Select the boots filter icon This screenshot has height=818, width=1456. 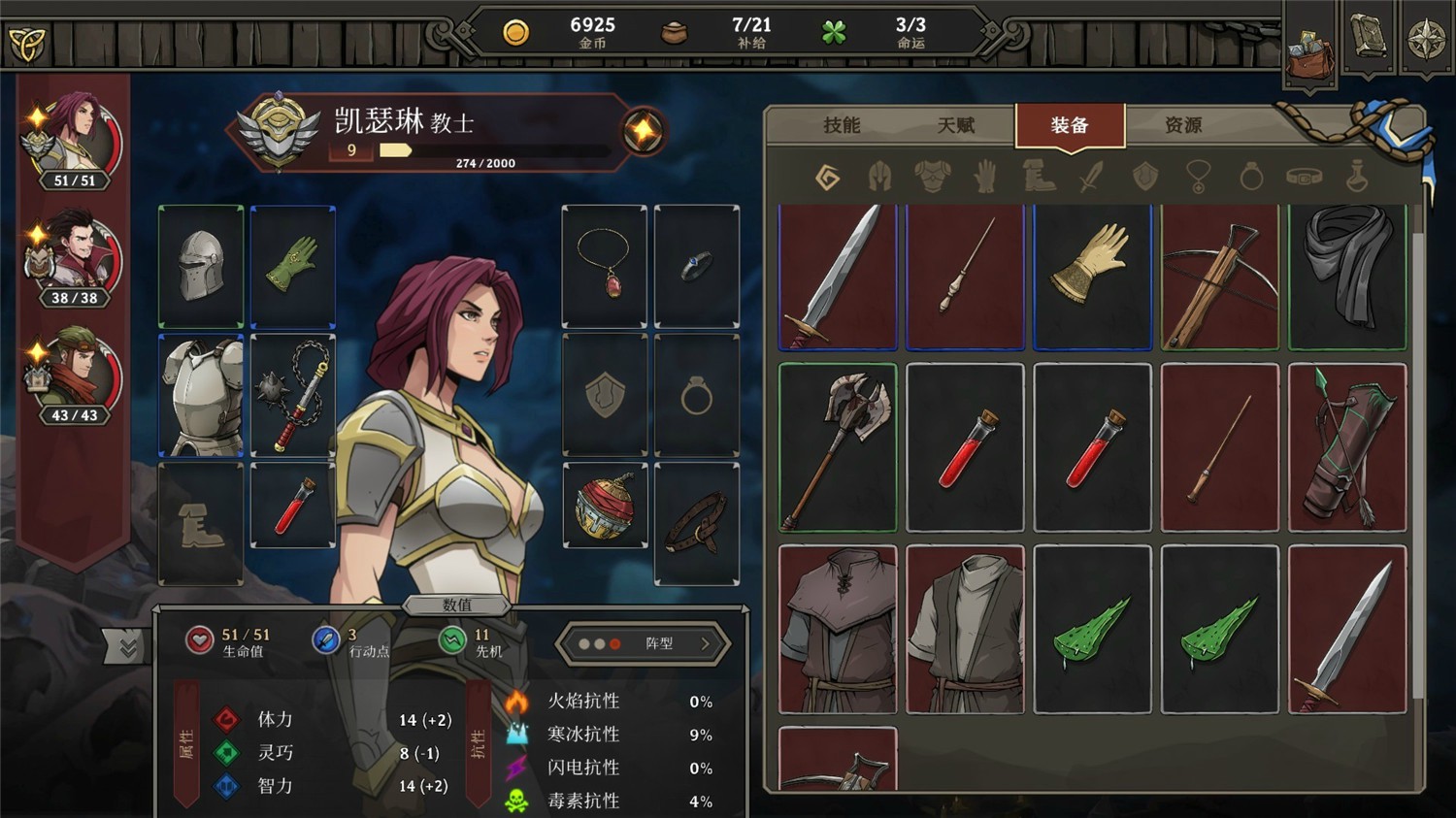pos(1039,176)
